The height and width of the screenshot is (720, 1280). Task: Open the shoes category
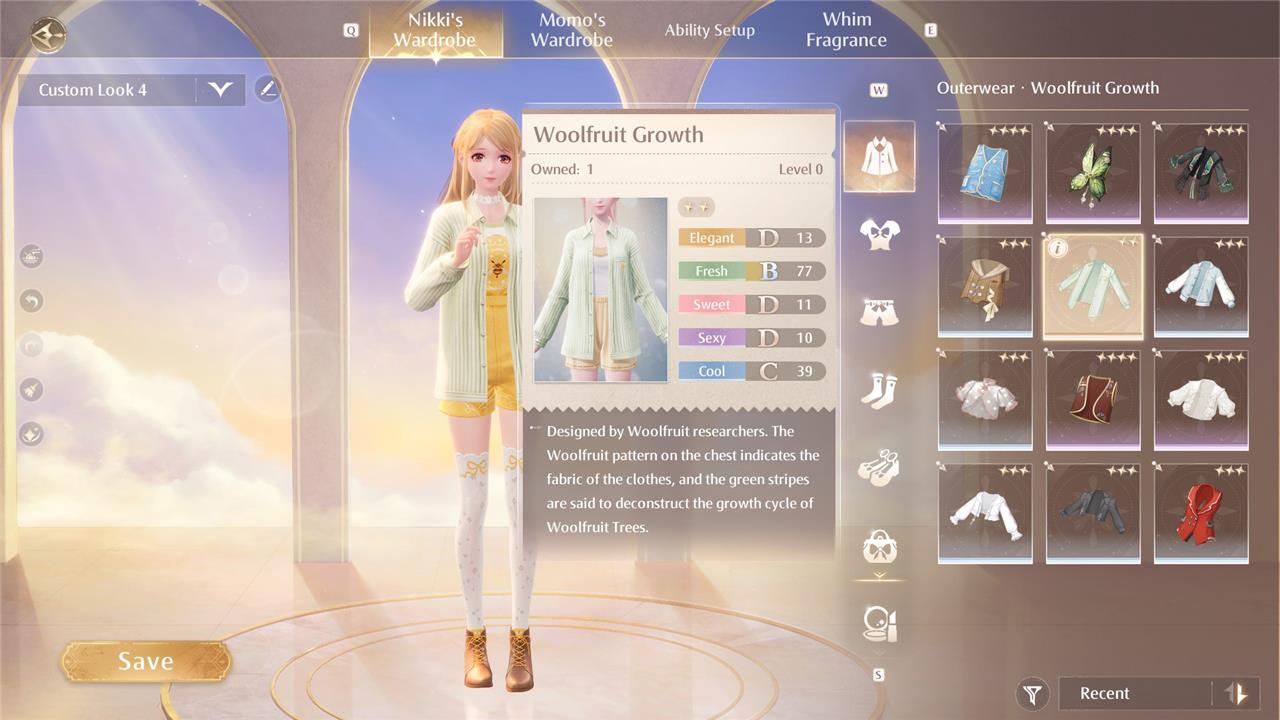[x=879, y=468]
